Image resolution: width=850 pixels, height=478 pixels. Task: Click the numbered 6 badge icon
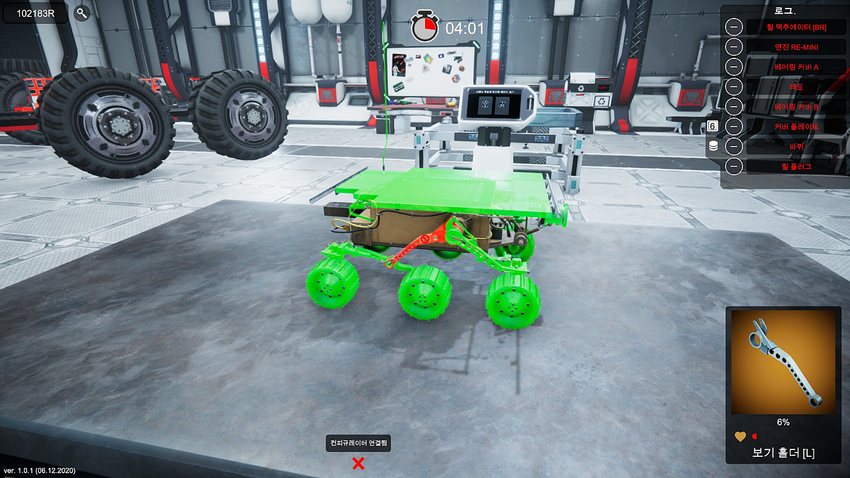pos(713,126)
